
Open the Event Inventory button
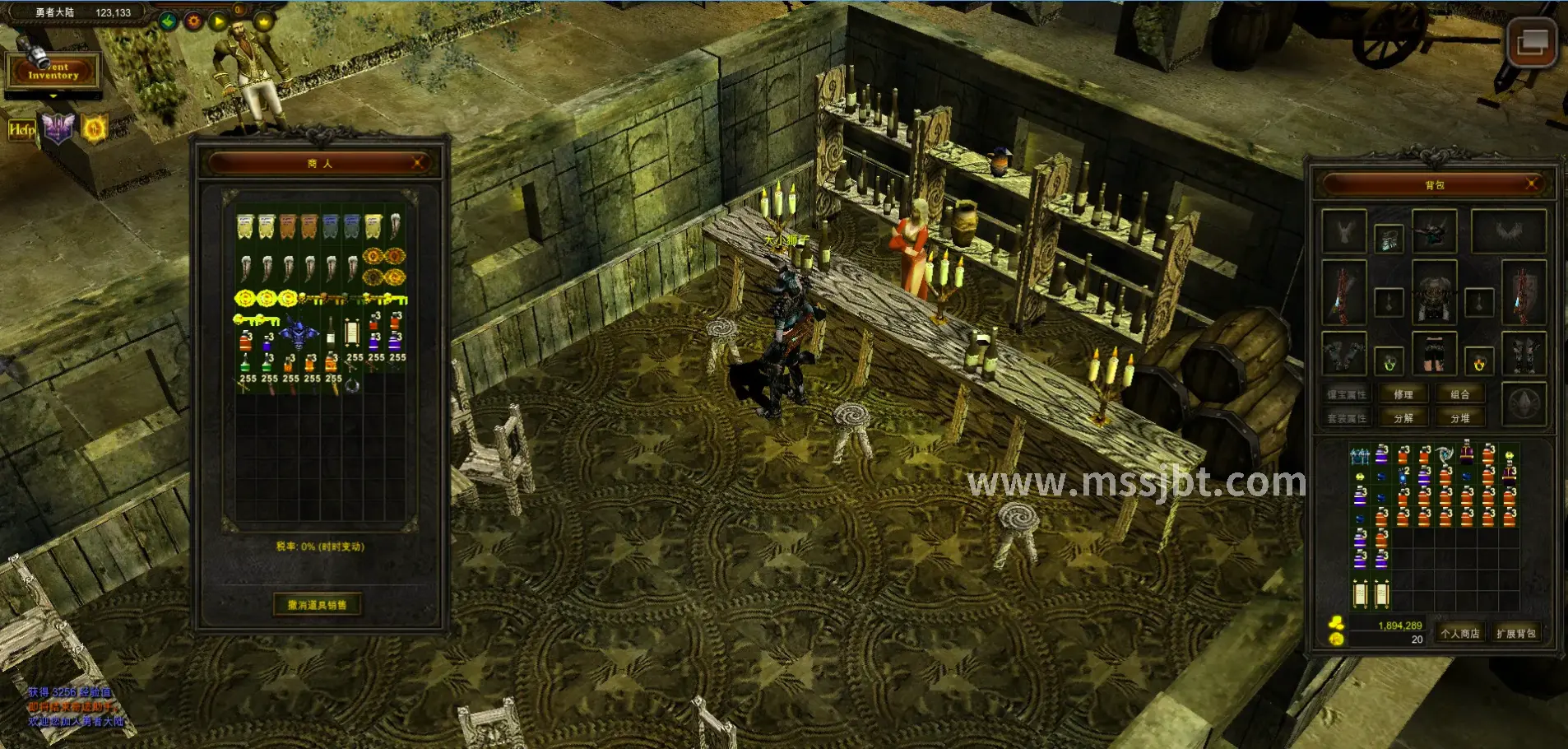(x=53, y=72)
